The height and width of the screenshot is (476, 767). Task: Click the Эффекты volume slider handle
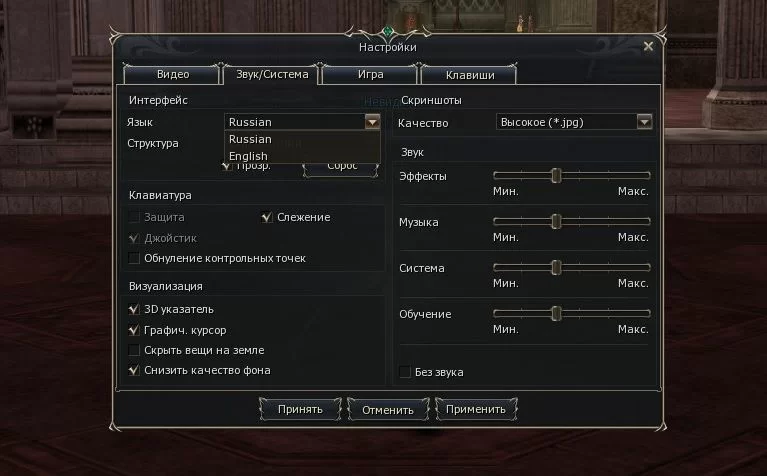[556, 176]
